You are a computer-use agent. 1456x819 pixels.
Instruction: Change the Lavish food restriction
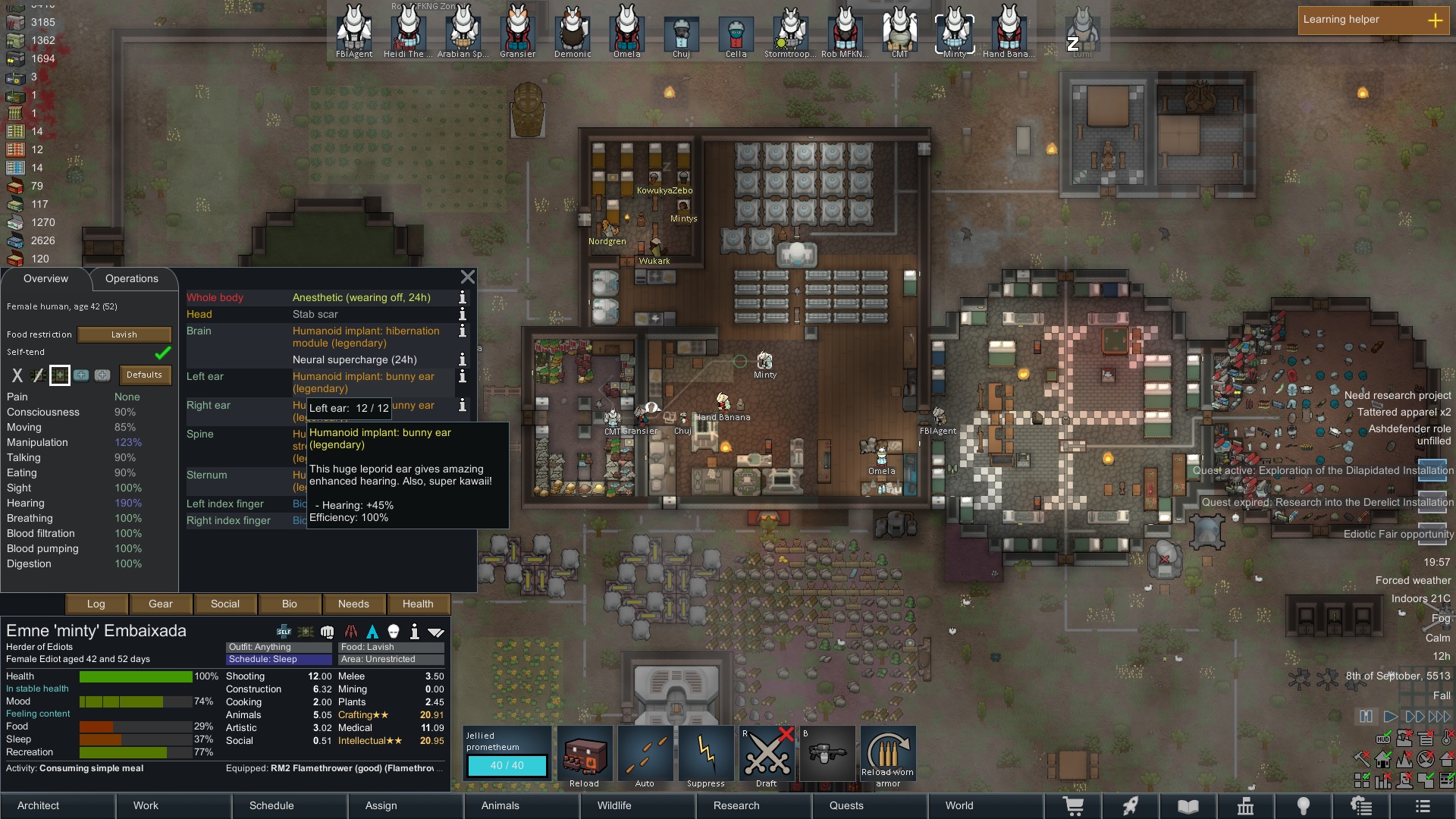click(124, 334)
